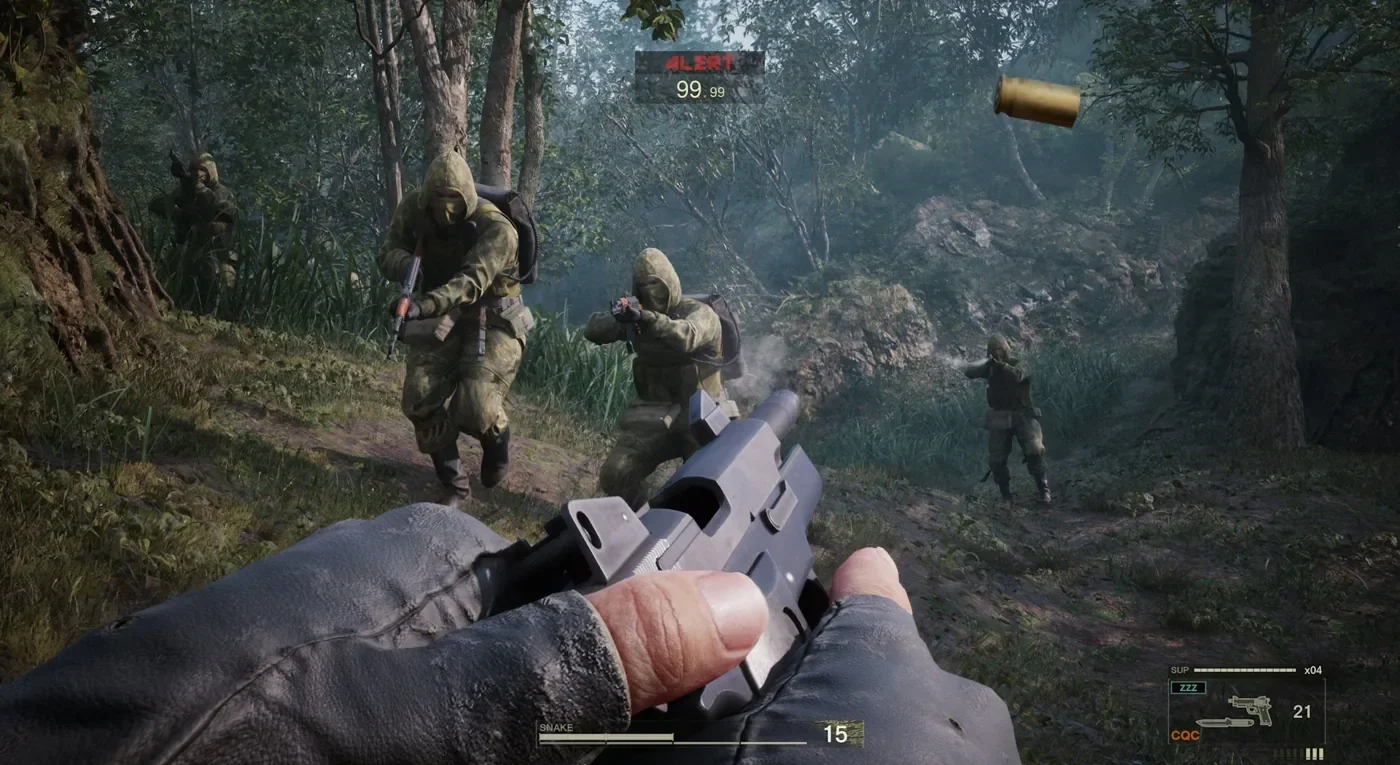Image resolution: width=1400 pixels, height=765 pixels.
Task: Click the ALERT status indicator
Action: pyautogui.click(x=700, y=63)
